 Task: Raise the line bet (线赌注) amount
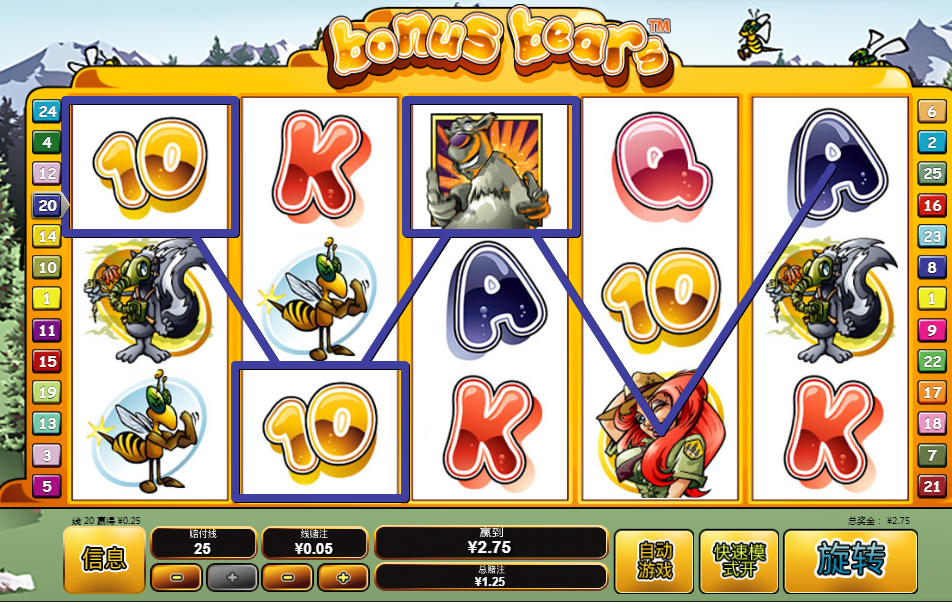pos(343,577)
